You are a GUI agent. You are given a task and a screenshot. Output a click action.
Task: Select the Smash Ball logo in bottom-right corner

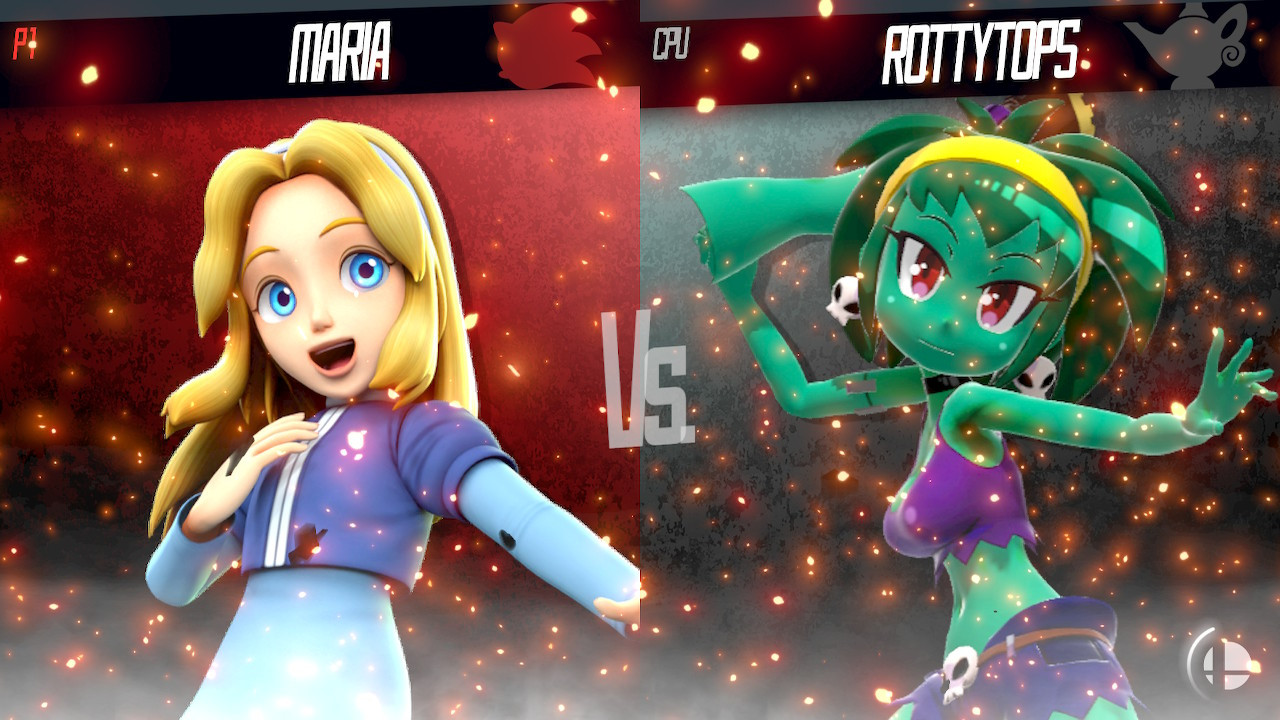1222,667
